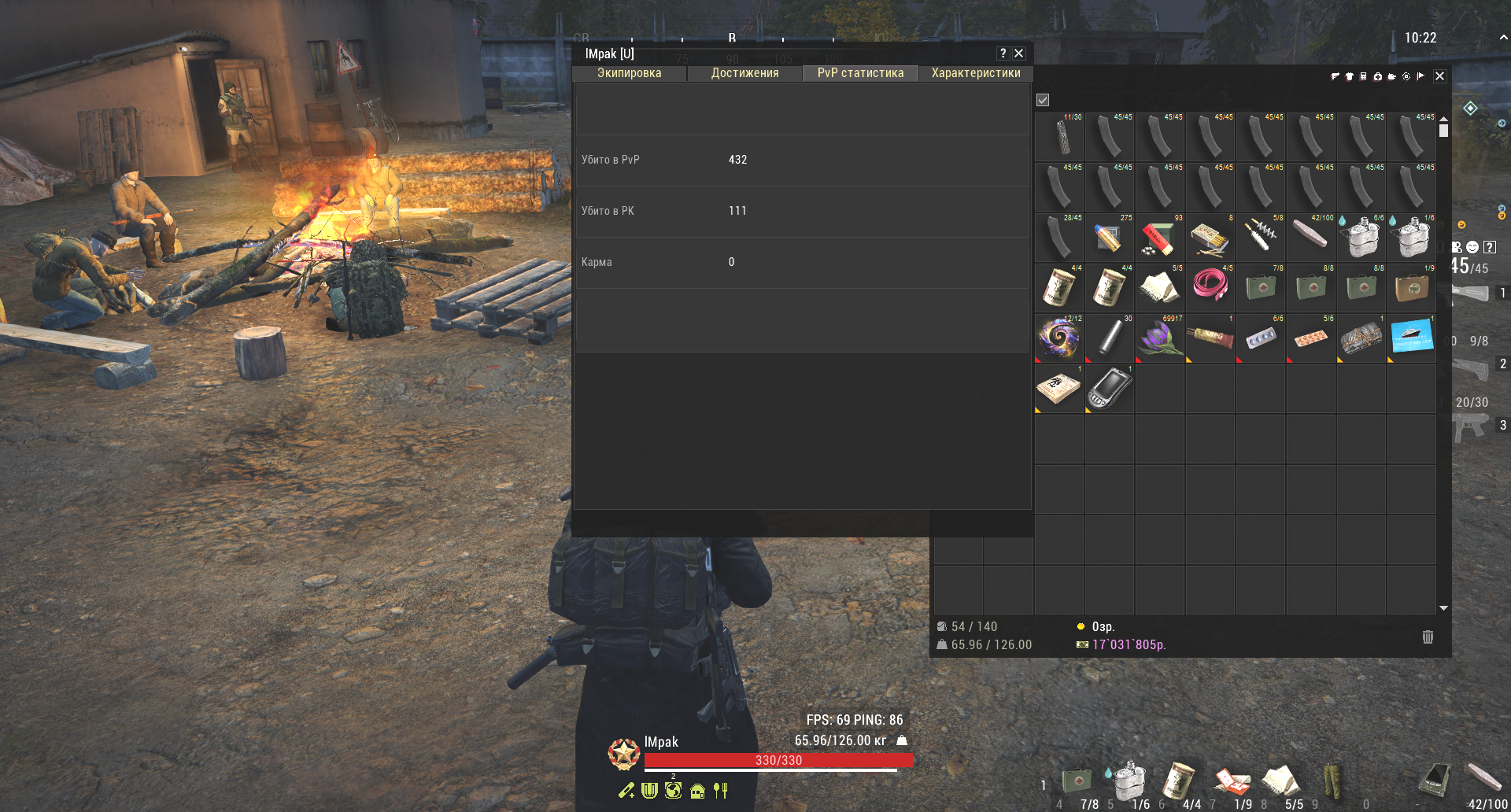Pick the red shotgun shells stack
1511x812 pixels.
coord(1160,238)
